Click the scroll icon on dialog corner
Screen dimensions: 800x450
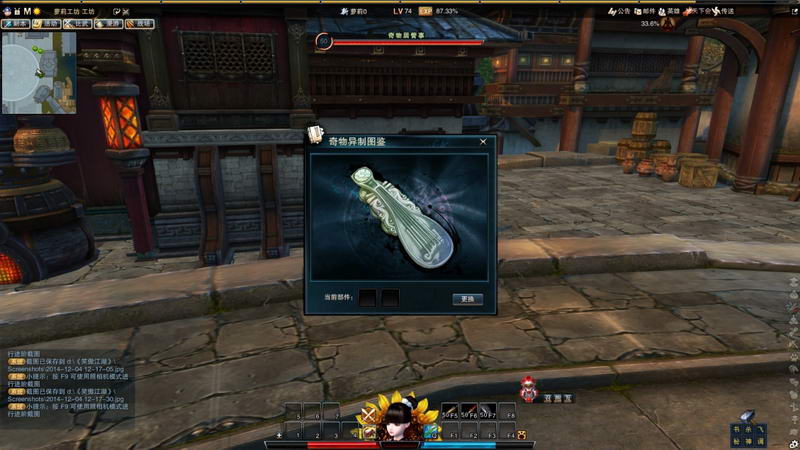(x=315, y=135)
